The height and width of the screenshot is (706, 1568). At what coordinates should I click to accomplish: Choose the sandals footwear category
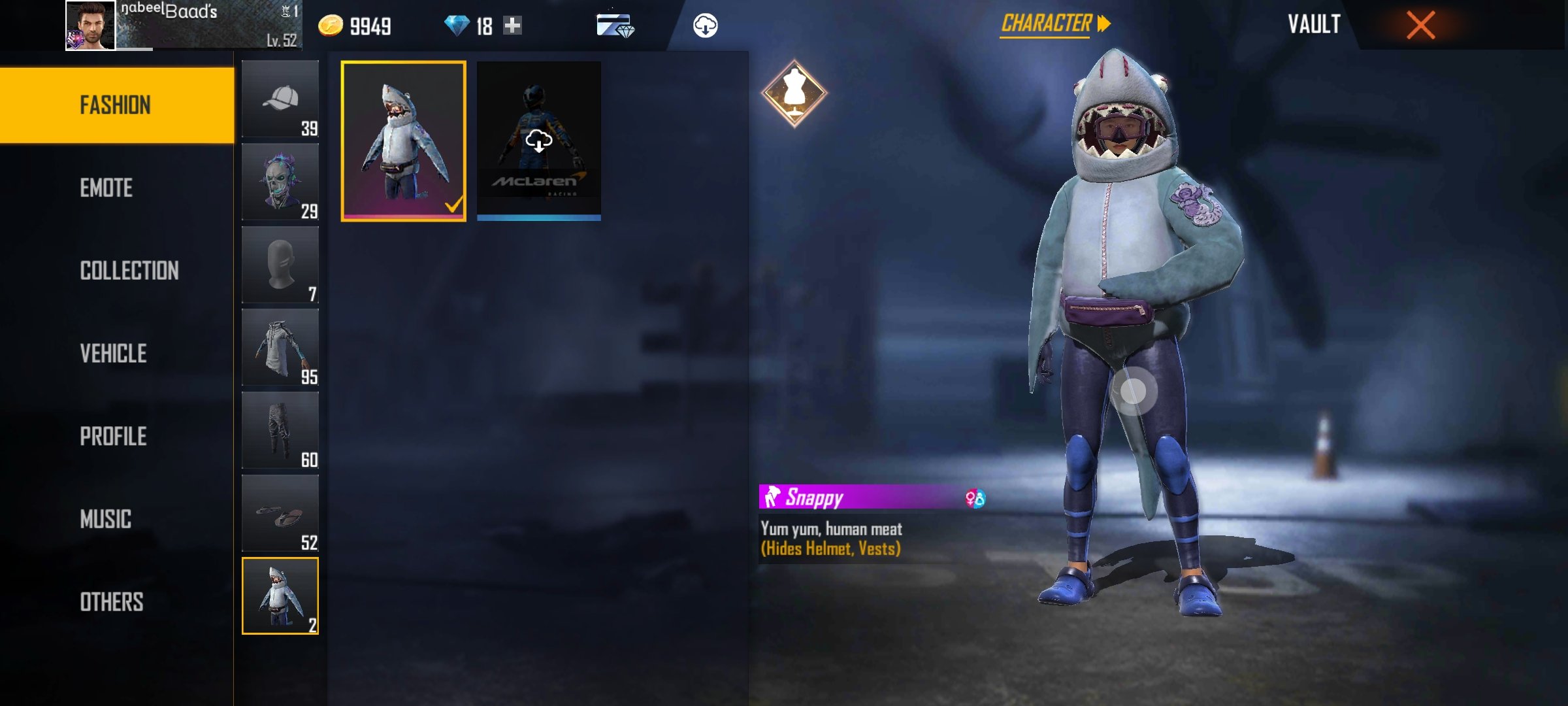tap(280, 514)
